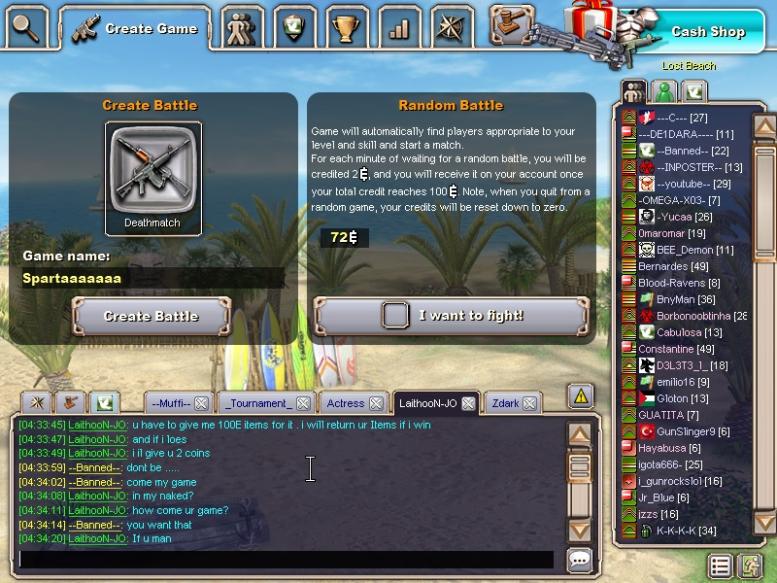Start a match with Create Battle
Viewport: 777px width, 583px height.
pyautogui.click(x=151, y=316)
